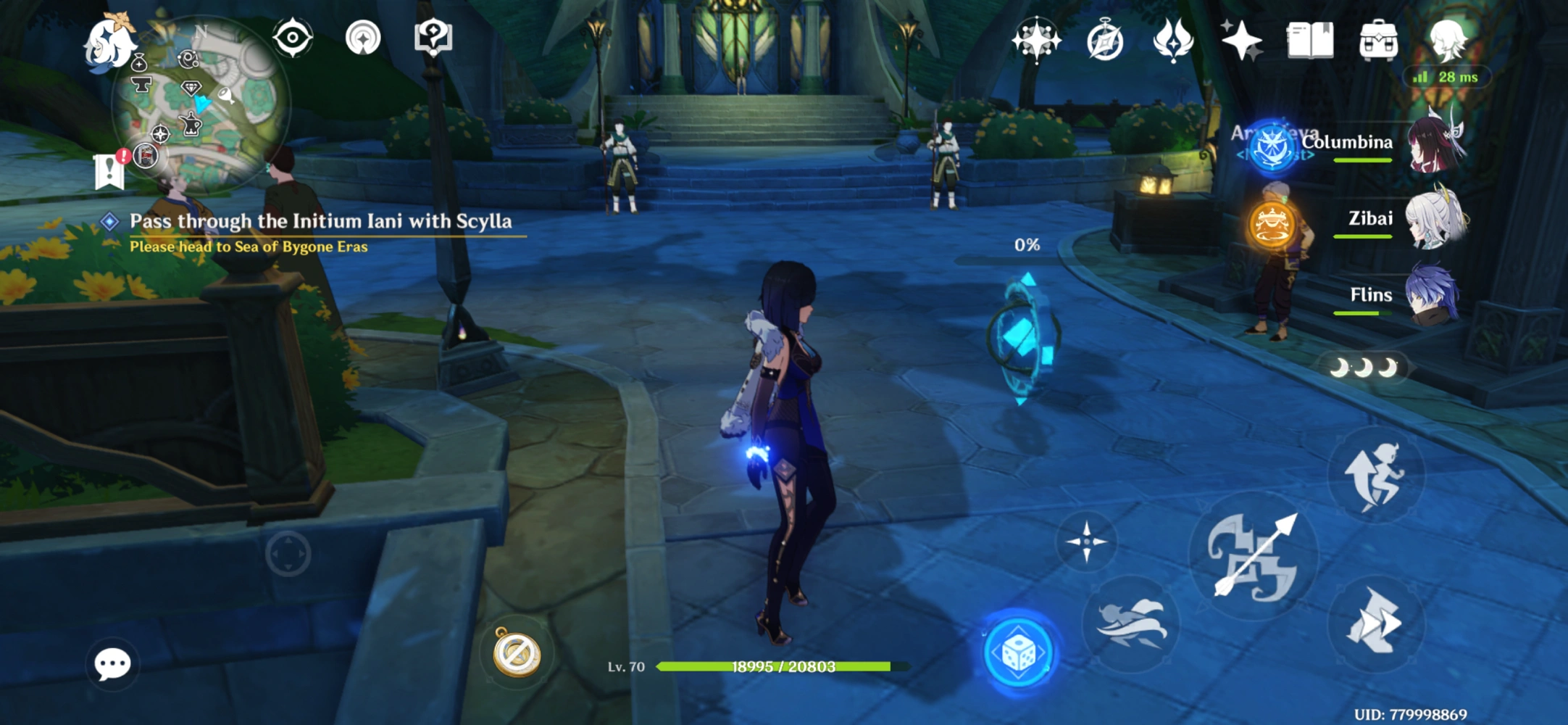
Task: Select the Initium Iani quest tracker
Action: (320, 221)
